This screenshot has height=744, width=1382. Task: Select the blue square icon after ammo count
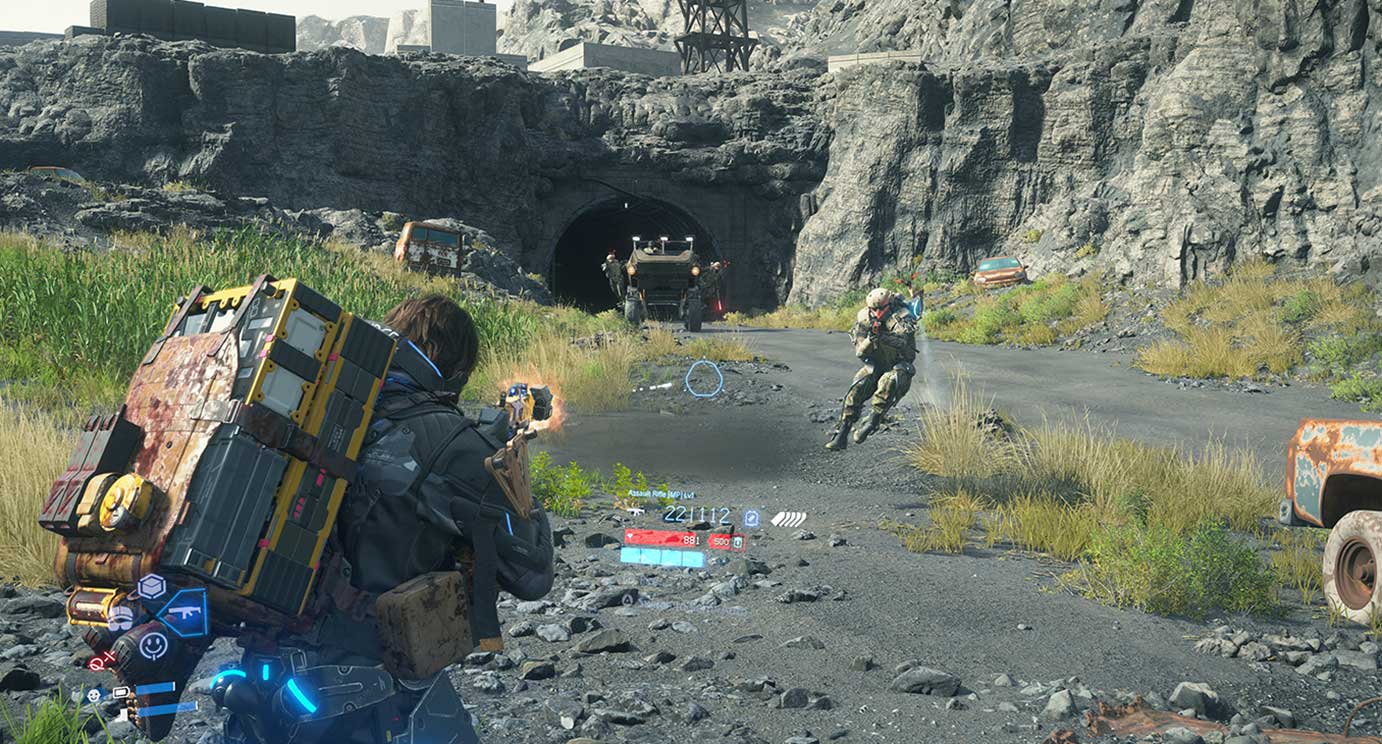coord(751,517)
